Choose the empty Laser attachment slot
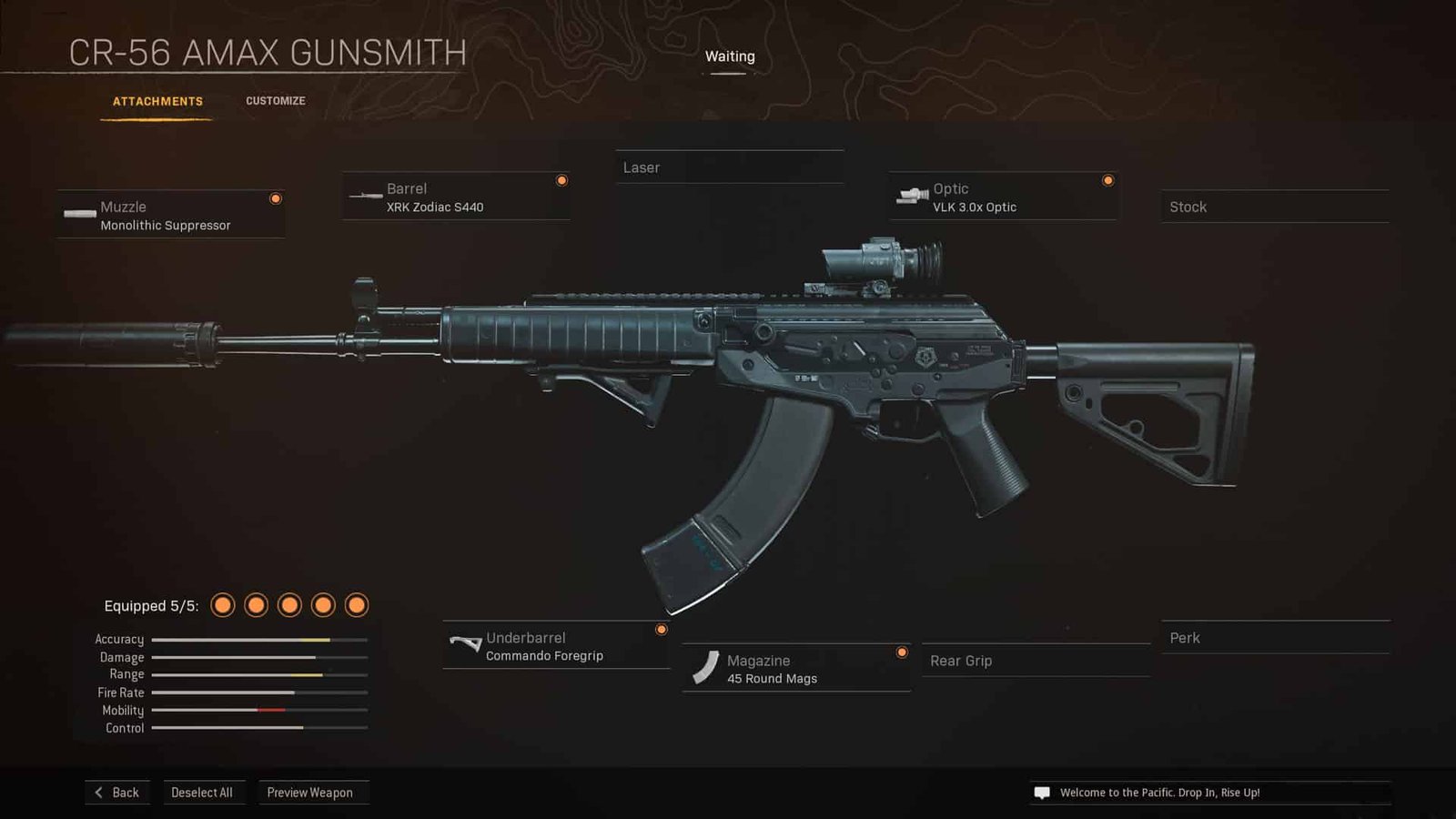 click(x=729, y=167)
